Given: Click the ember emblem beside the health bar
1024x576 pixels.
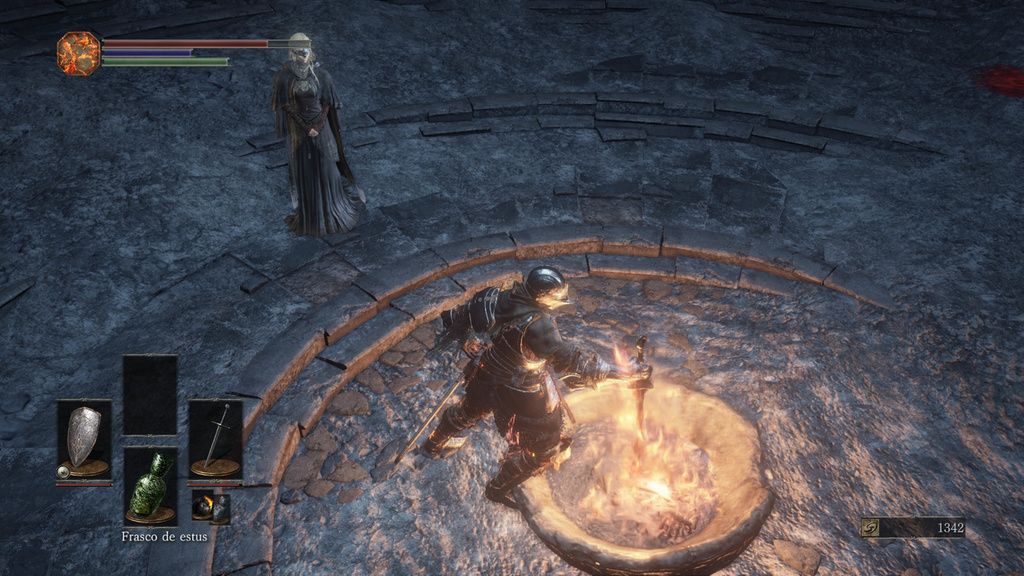Looking at the screenshot, I should pyautogui.click(x=78, y=52).
